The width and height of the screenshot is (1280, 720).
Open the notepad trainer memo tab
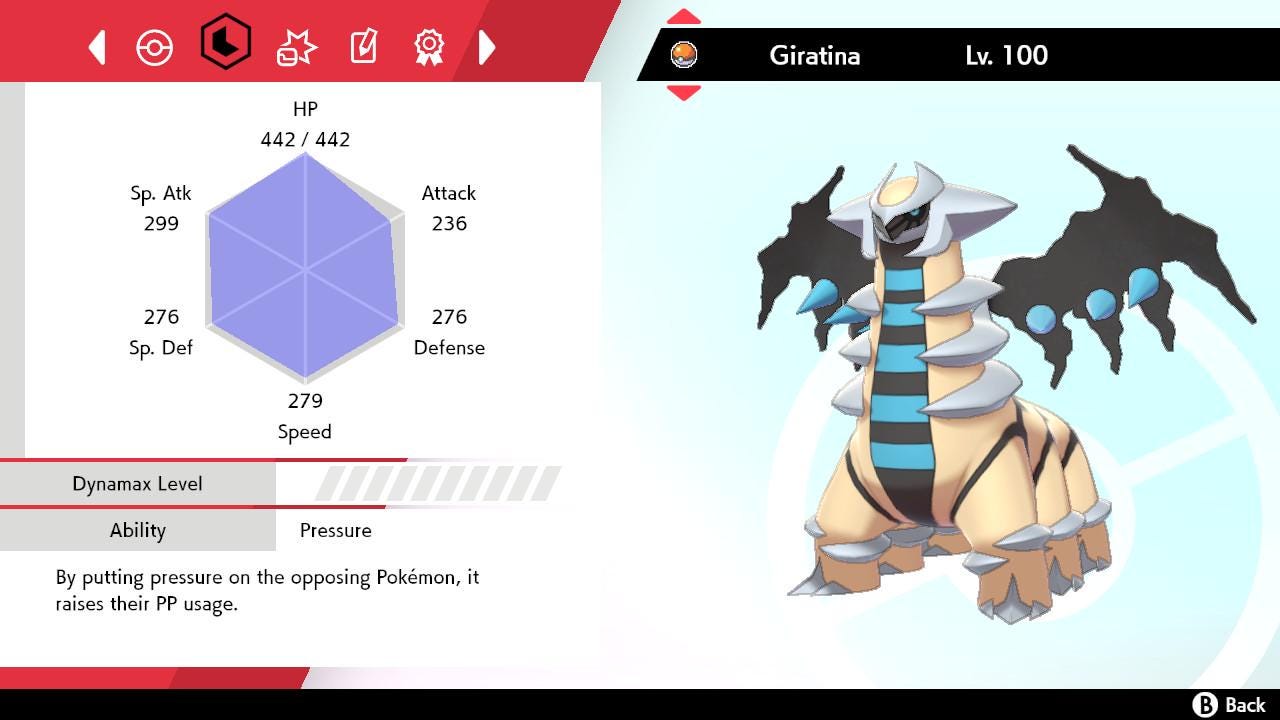[363, 47]
